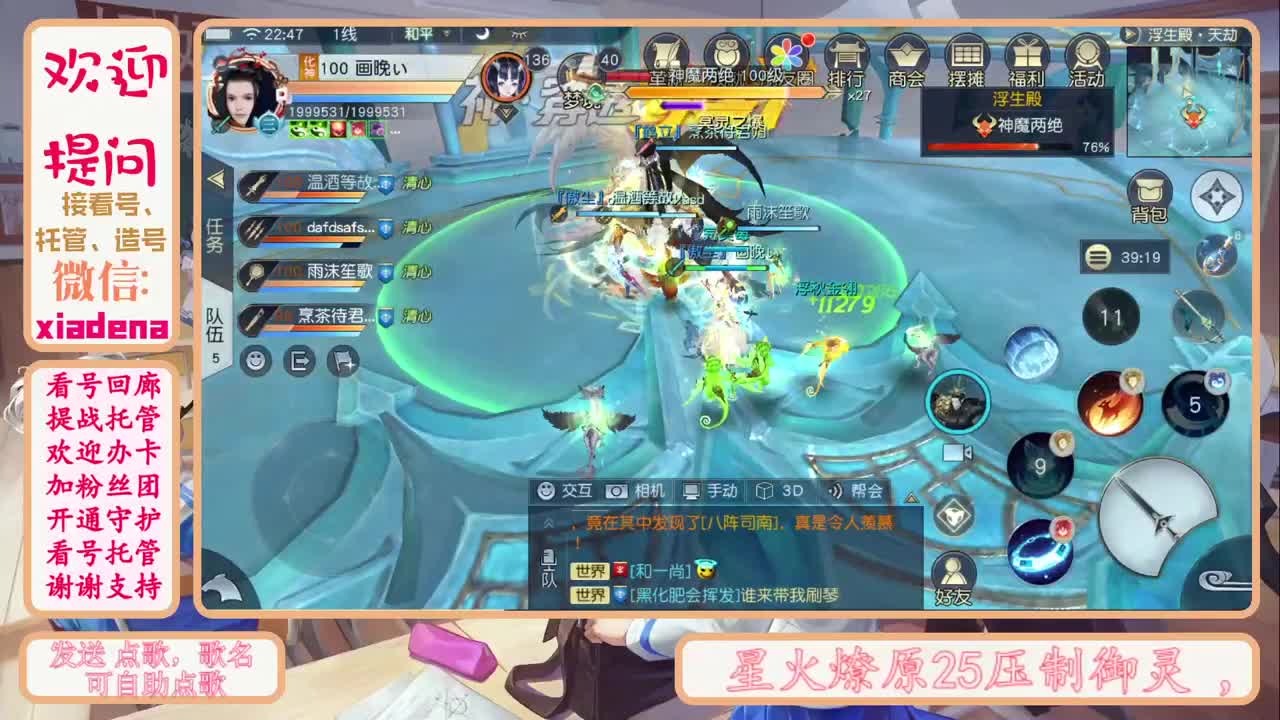Open the friend circle icon with red notification dot

coord(790,50)
